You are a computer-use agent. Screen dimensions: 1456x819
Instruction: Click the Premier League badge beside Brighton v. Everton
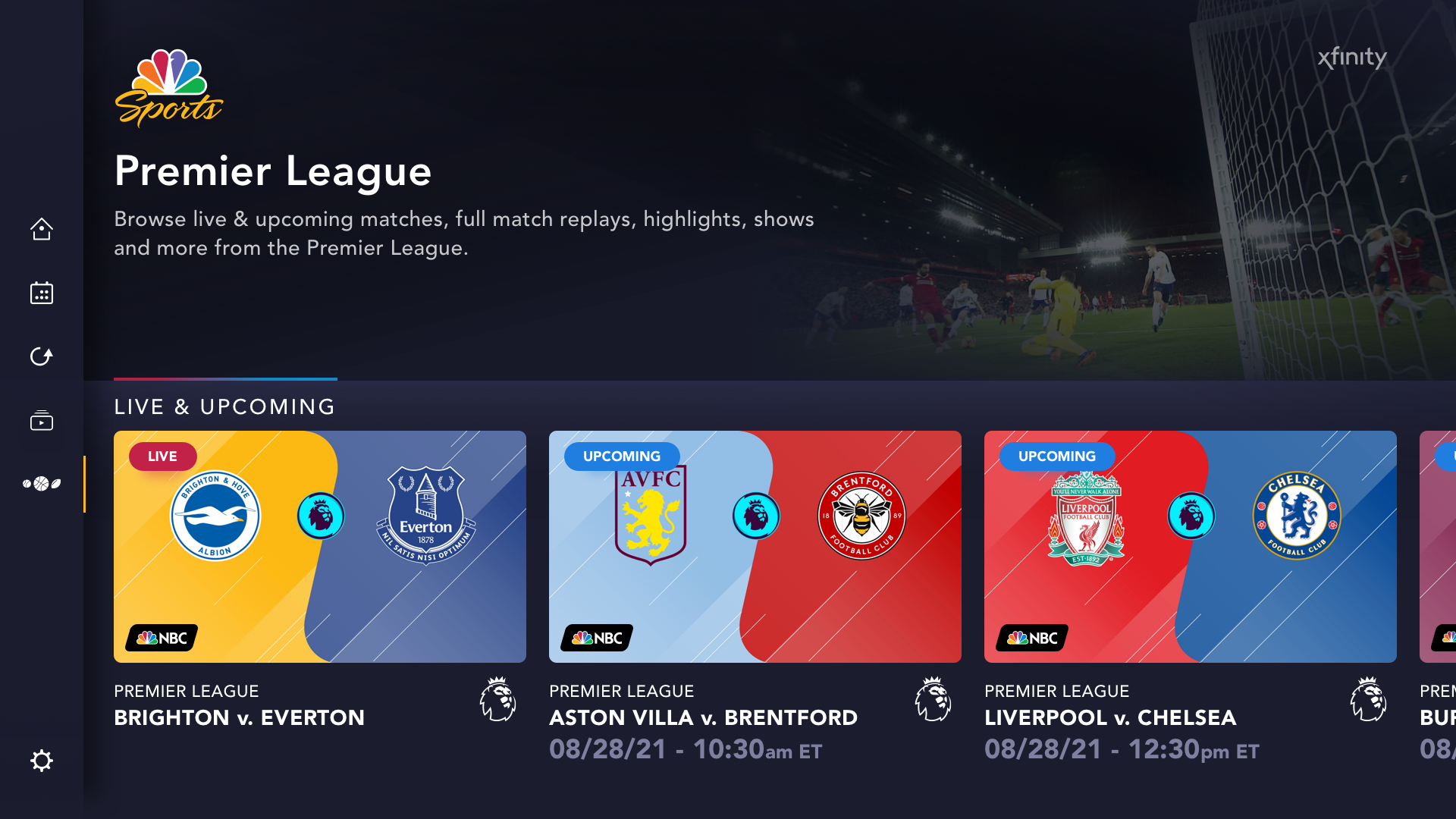click(498, 700)
